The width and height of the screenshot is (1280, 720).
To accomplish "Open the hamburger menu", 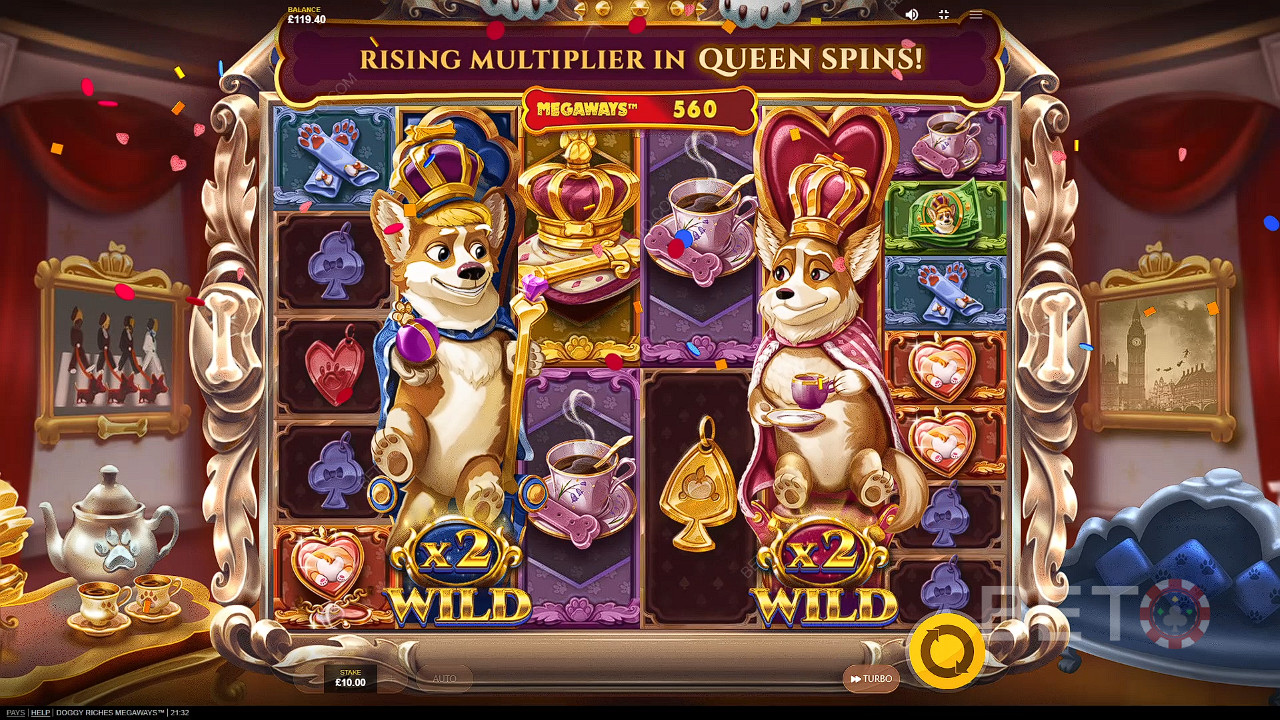I will pyautogui.click(x=976, y=14).
